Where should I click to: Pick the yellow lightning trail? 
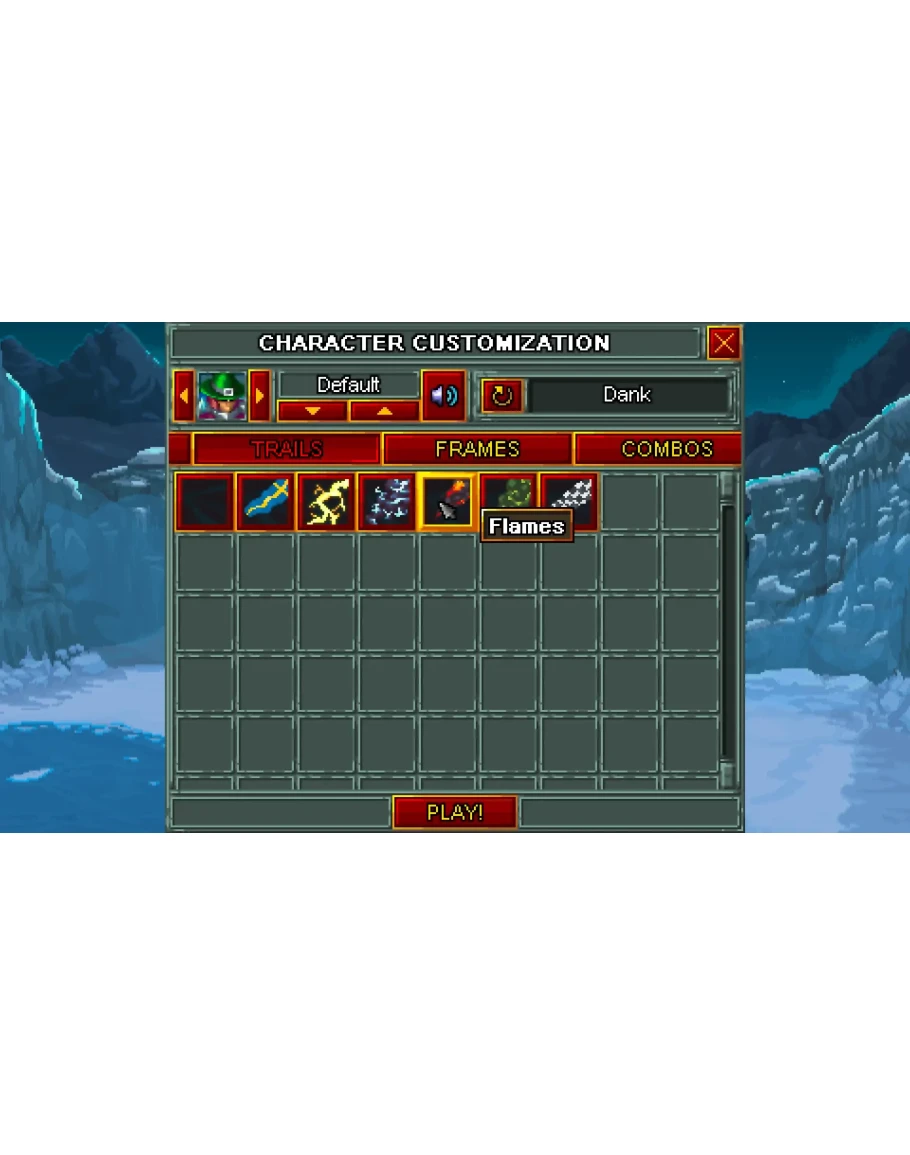pyautogui.click(x=326, y=502)
